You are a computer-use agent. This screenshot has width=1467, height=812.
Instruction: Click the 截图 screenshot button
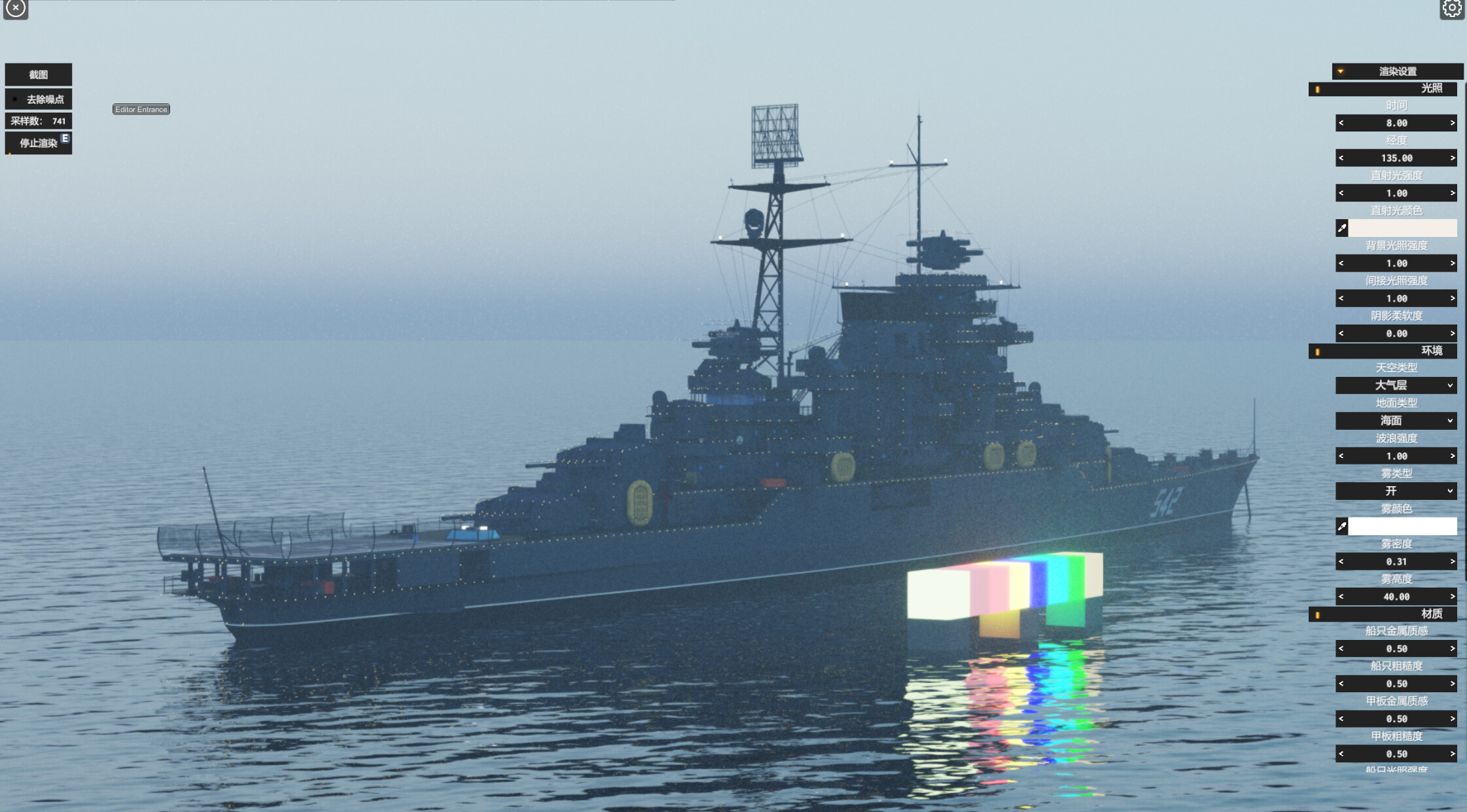(39, 74)
